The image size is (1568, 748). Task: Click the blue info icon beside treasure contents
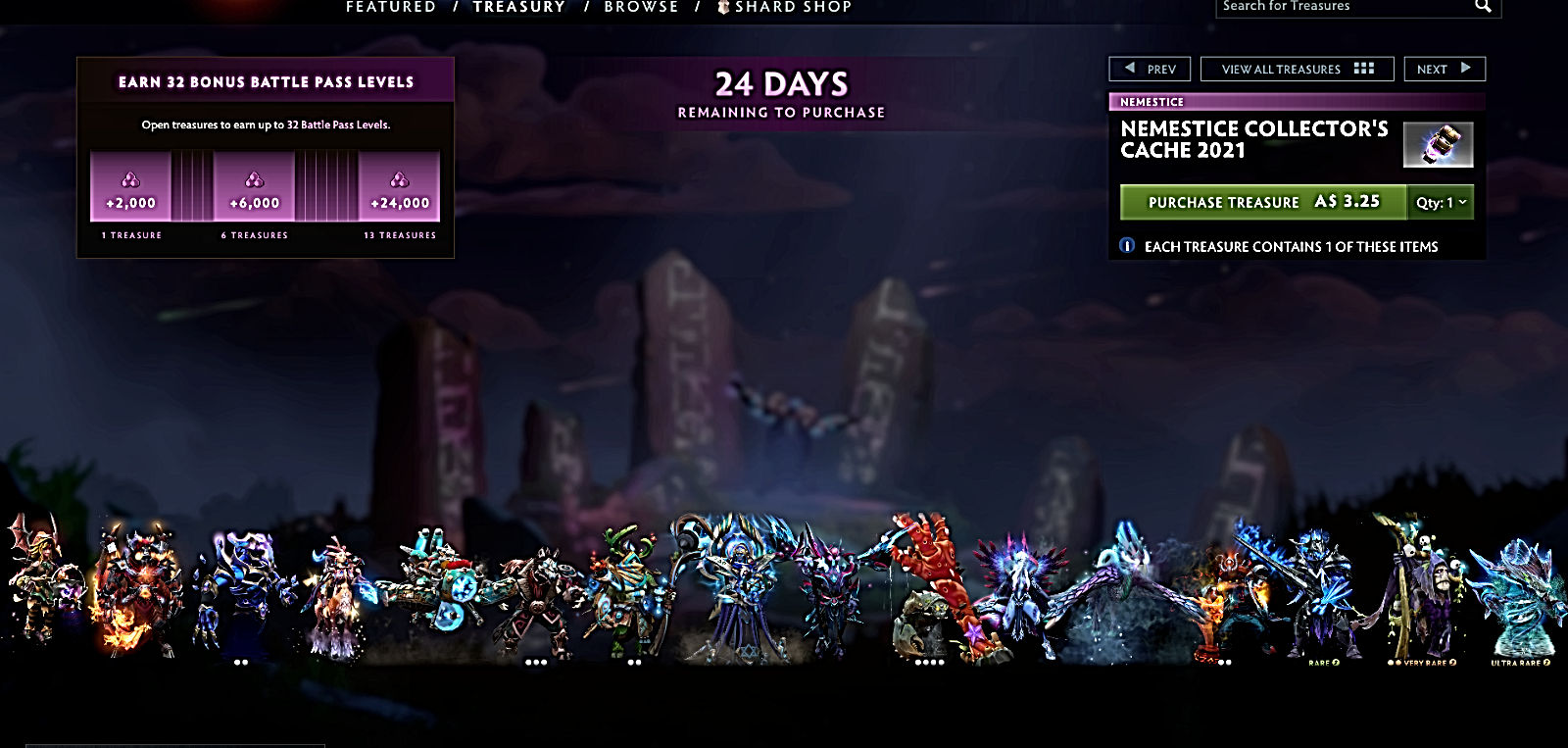1127,246
